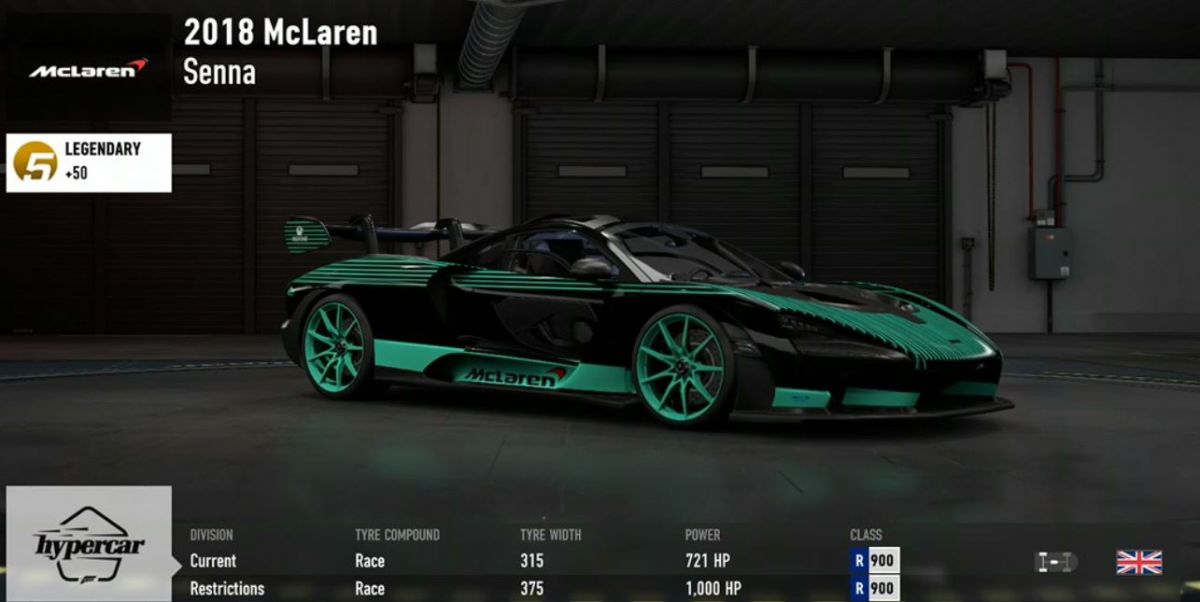Open the Hypercar division badge
This screenshot has width=1200, height=602.
(89, 544)
